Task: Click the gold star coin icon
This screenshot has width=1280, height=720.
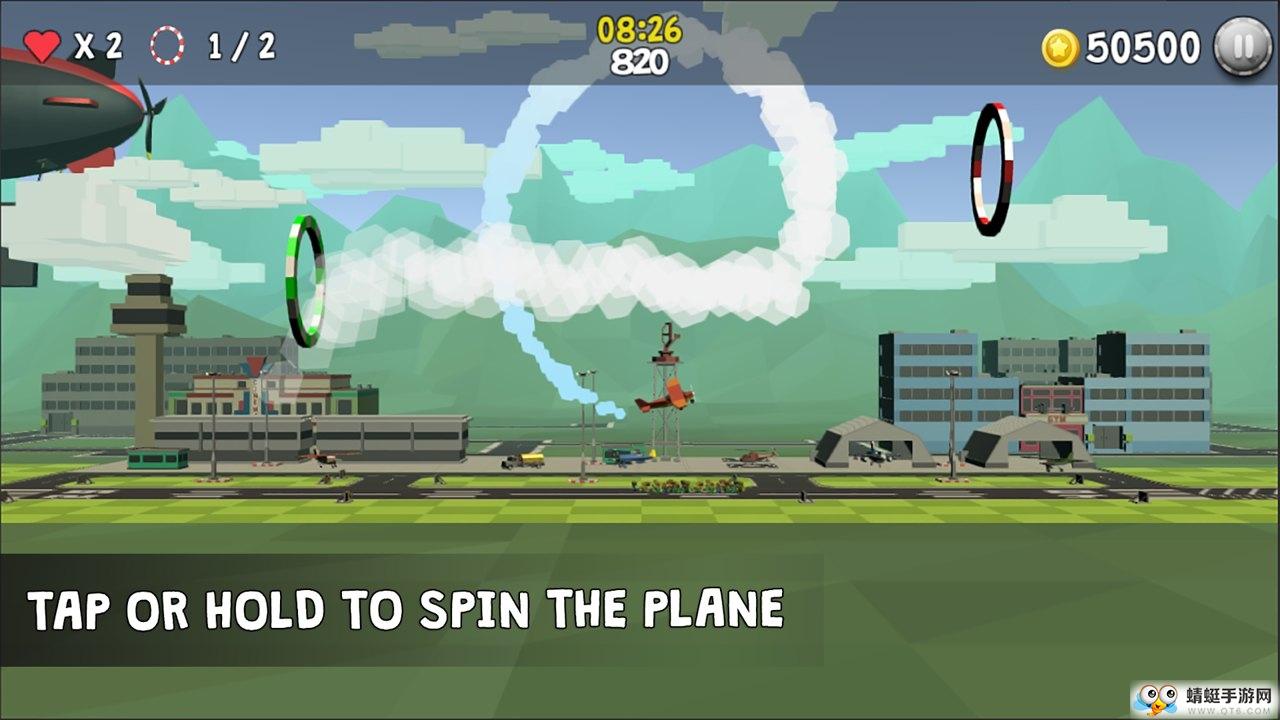Action: [x=1063, y=46]
